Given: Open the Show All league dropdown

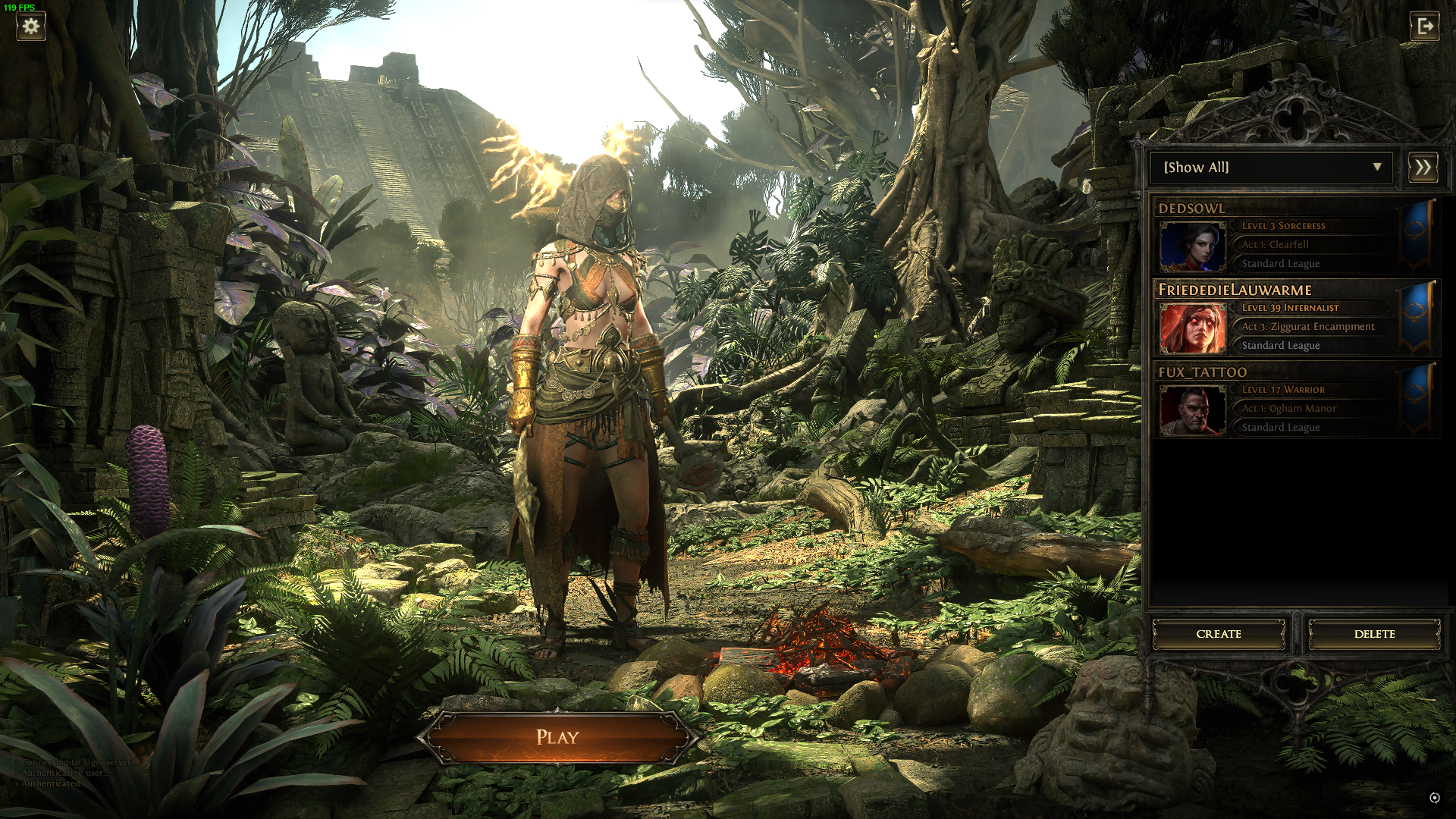Looking at the screenshot, I should (x=1272, y=168).
